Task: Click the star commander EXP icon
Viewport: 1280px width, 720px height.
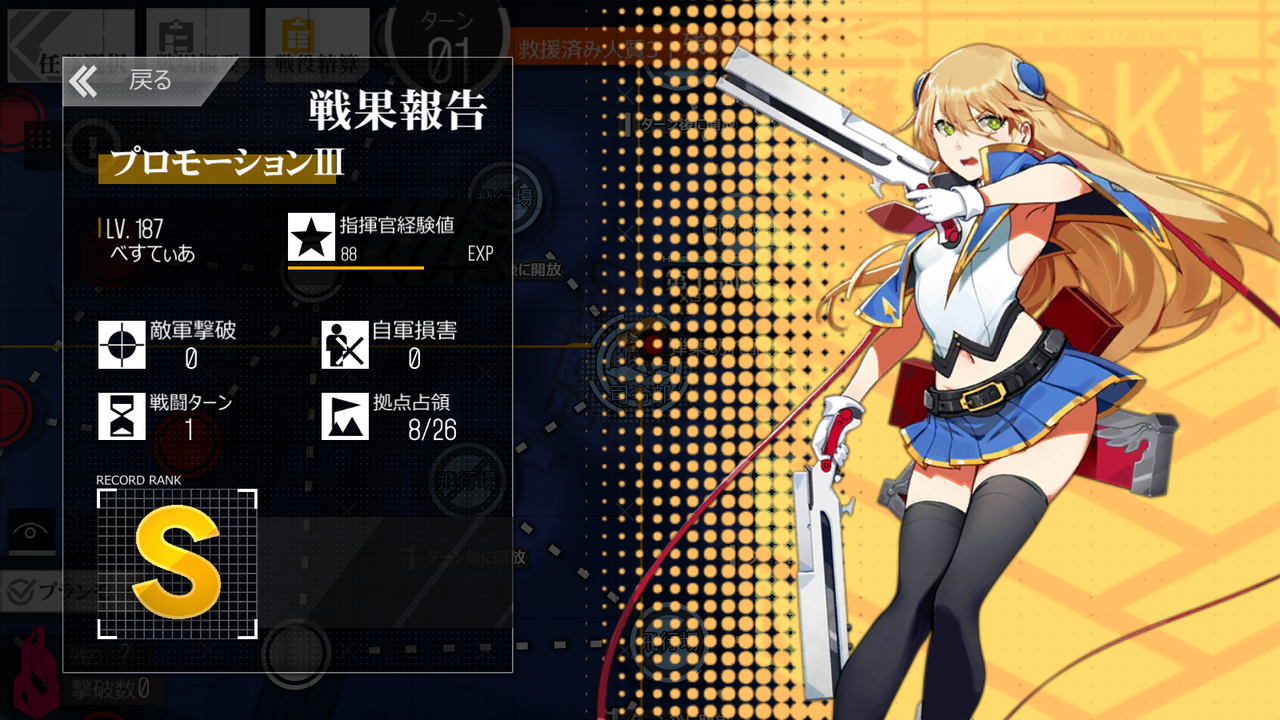Action: pos(311,237)
